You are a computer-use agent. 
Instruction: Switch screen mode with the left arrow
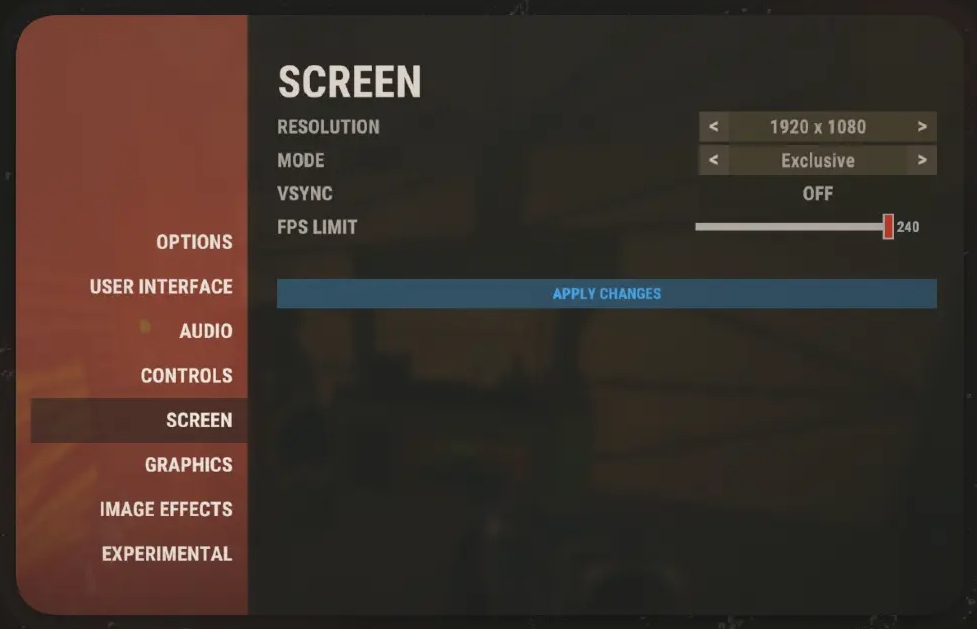click(713, 160)
